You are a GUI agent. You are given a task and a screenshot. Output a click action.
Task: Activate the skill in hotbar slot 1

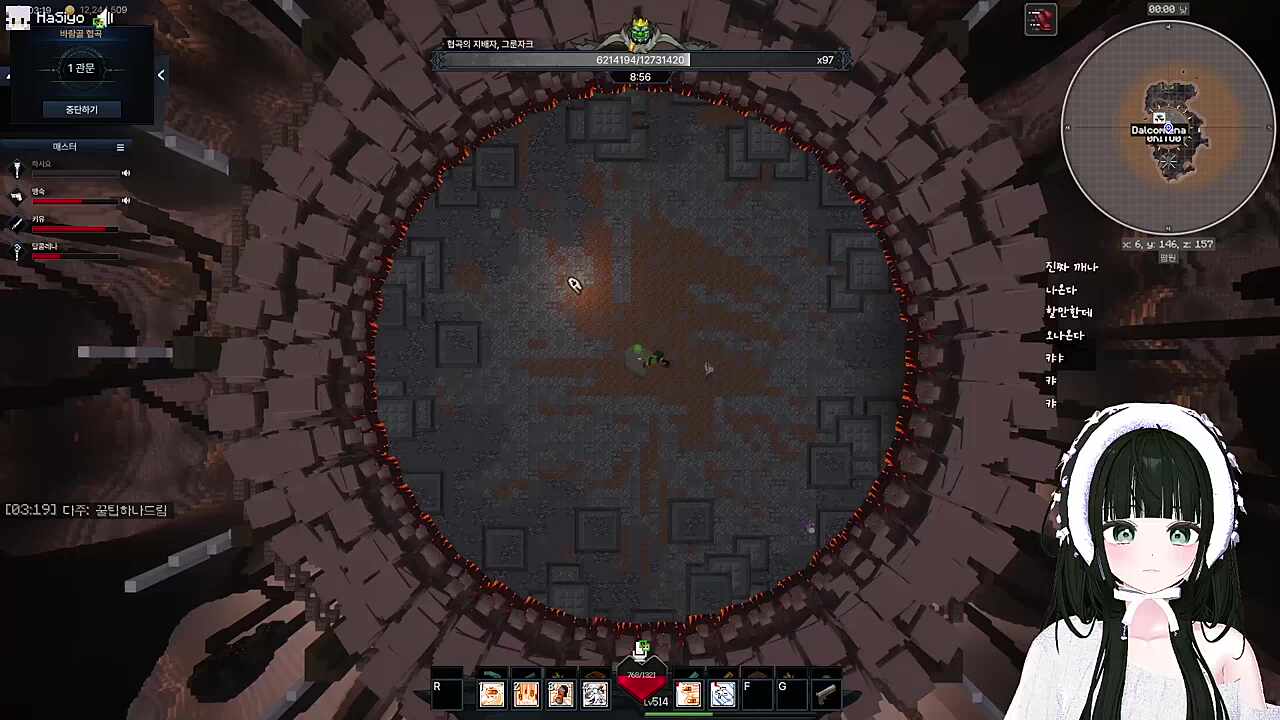tap(492, 693)
